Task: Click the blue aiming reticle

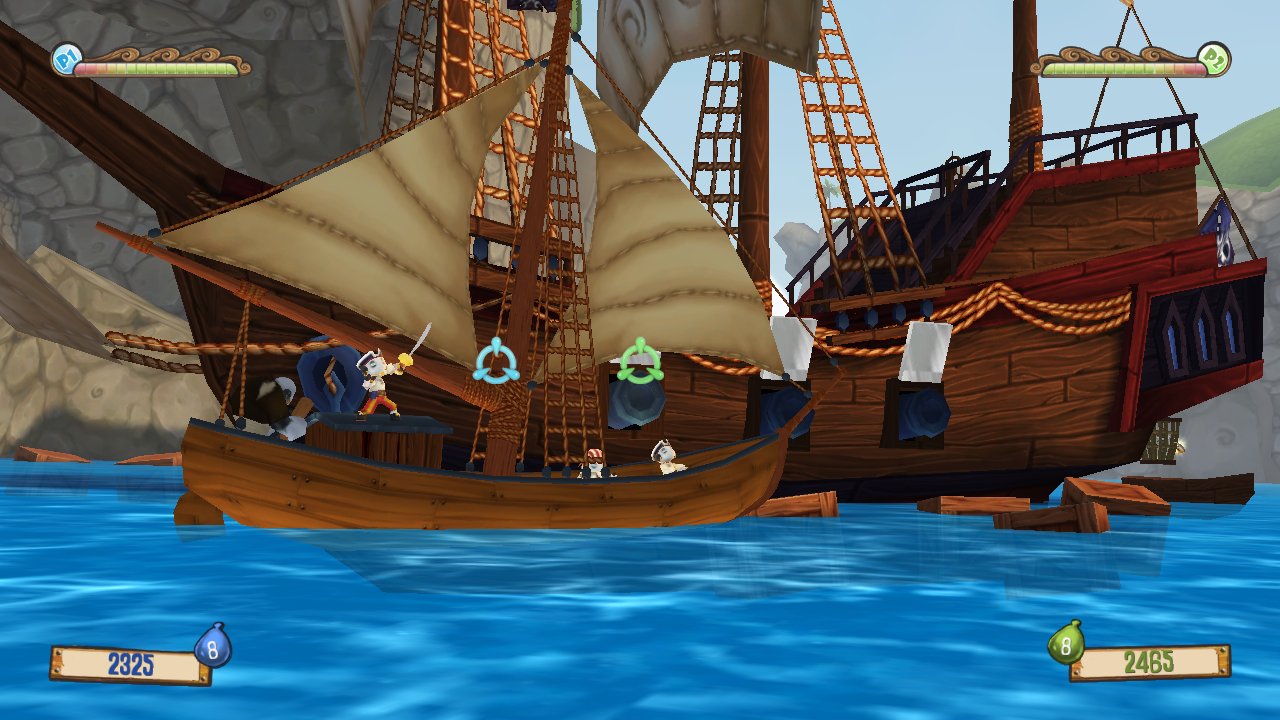Action: point(496,362)
